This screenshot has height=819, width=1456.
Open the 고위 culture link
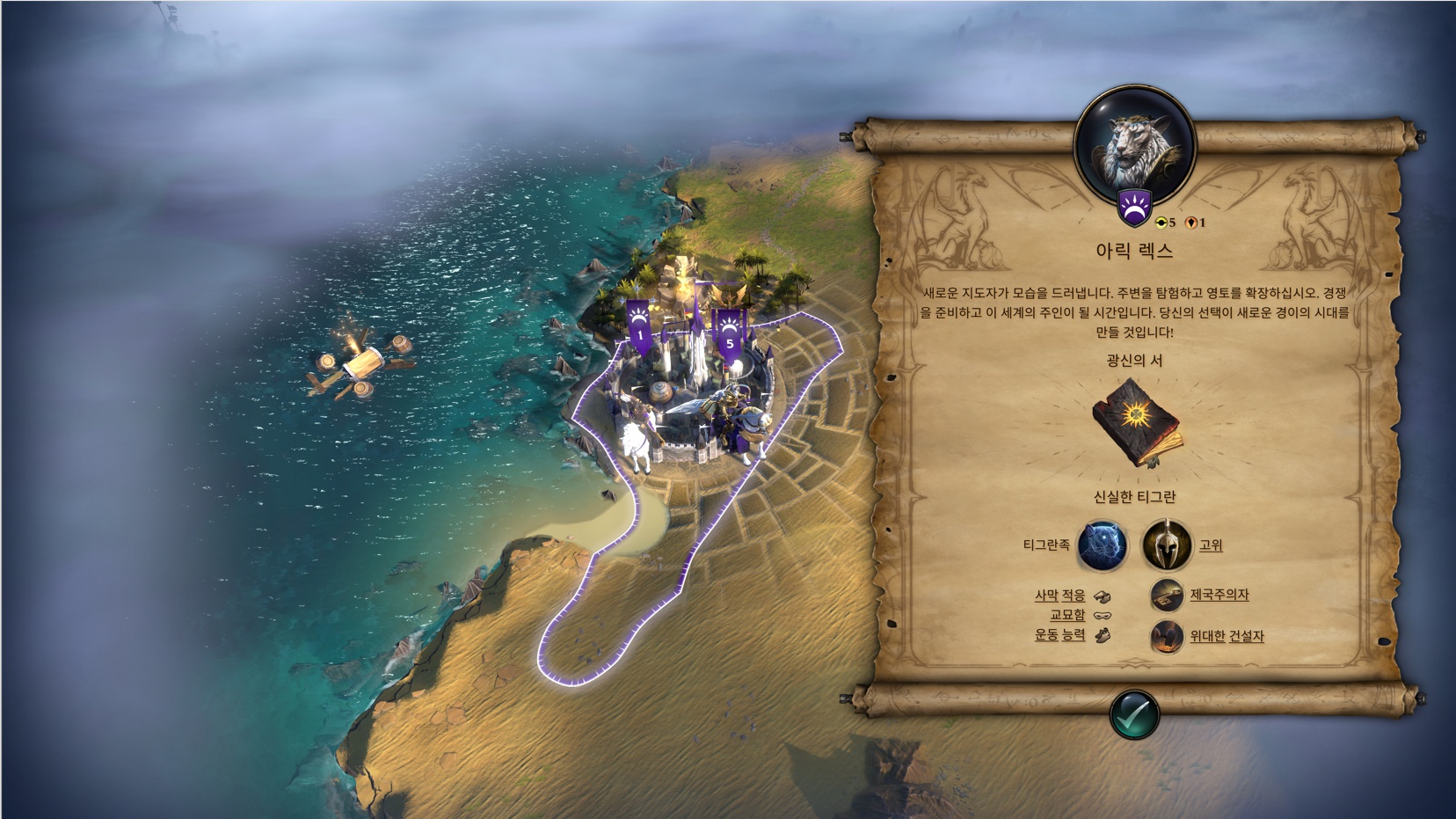[x=1211, y=545]
